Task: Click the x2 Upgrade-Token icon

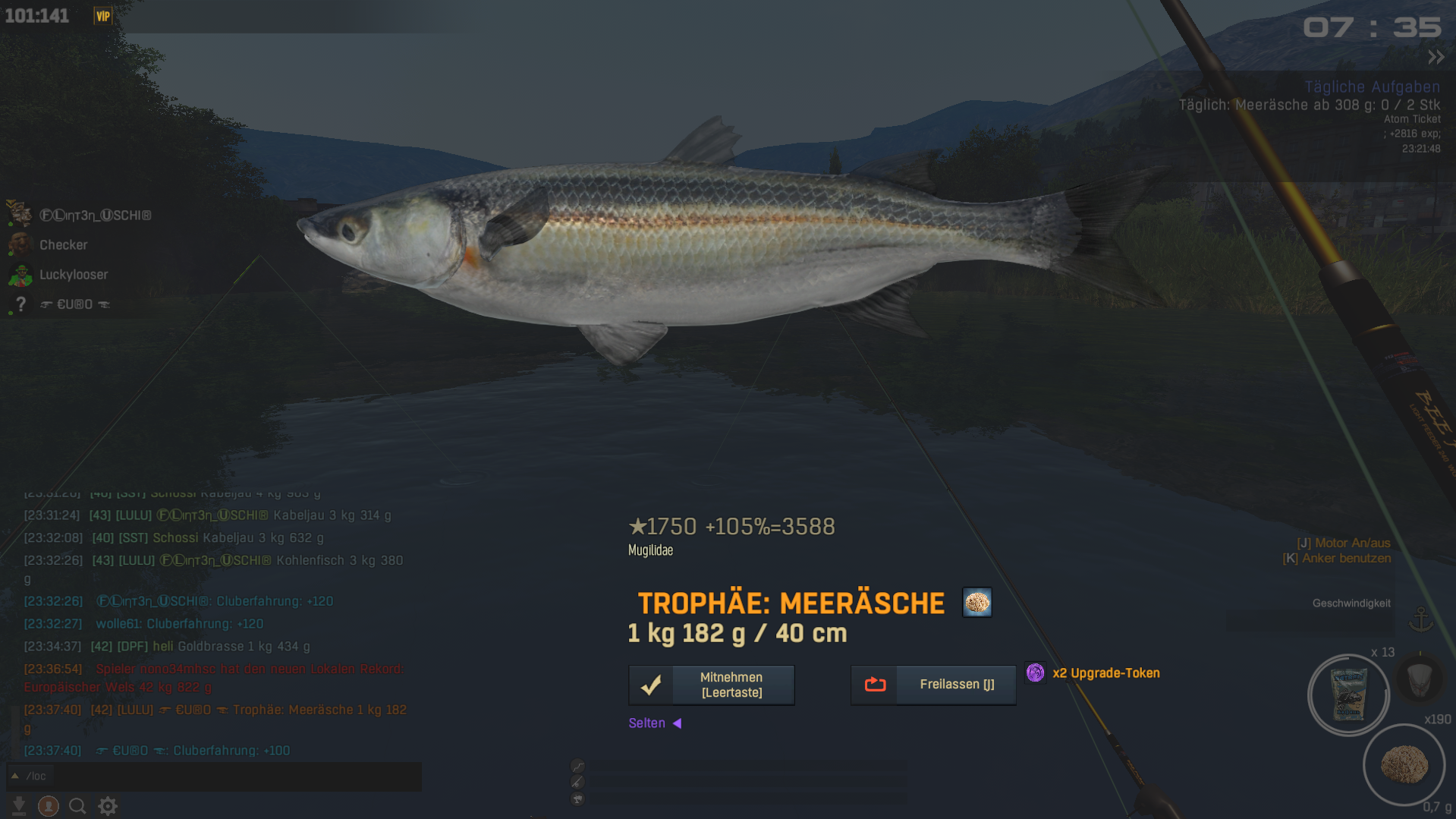Action: [1035, 673]
